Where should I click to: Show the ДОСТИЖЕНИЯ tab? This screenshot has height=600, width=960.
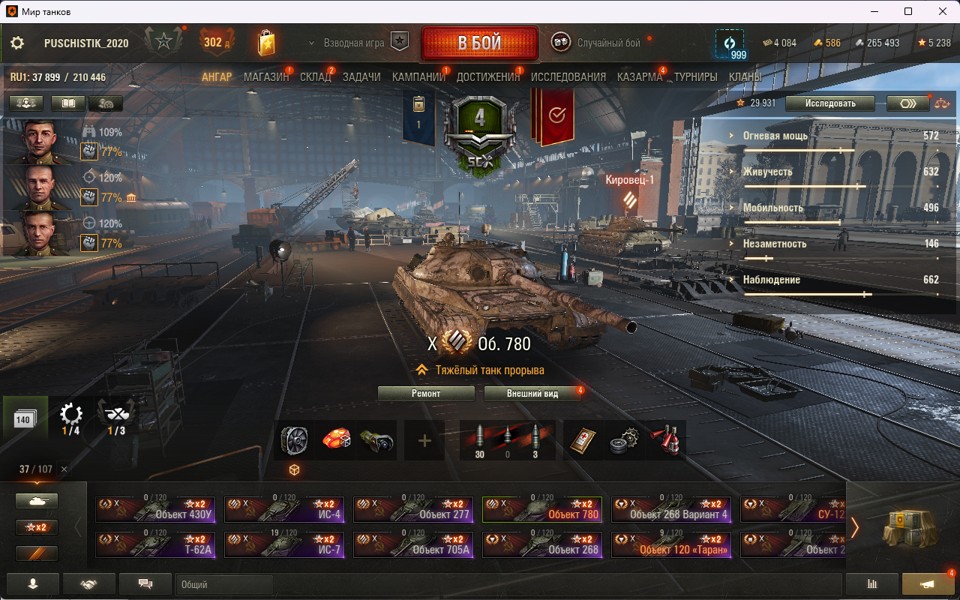point(488,77)
